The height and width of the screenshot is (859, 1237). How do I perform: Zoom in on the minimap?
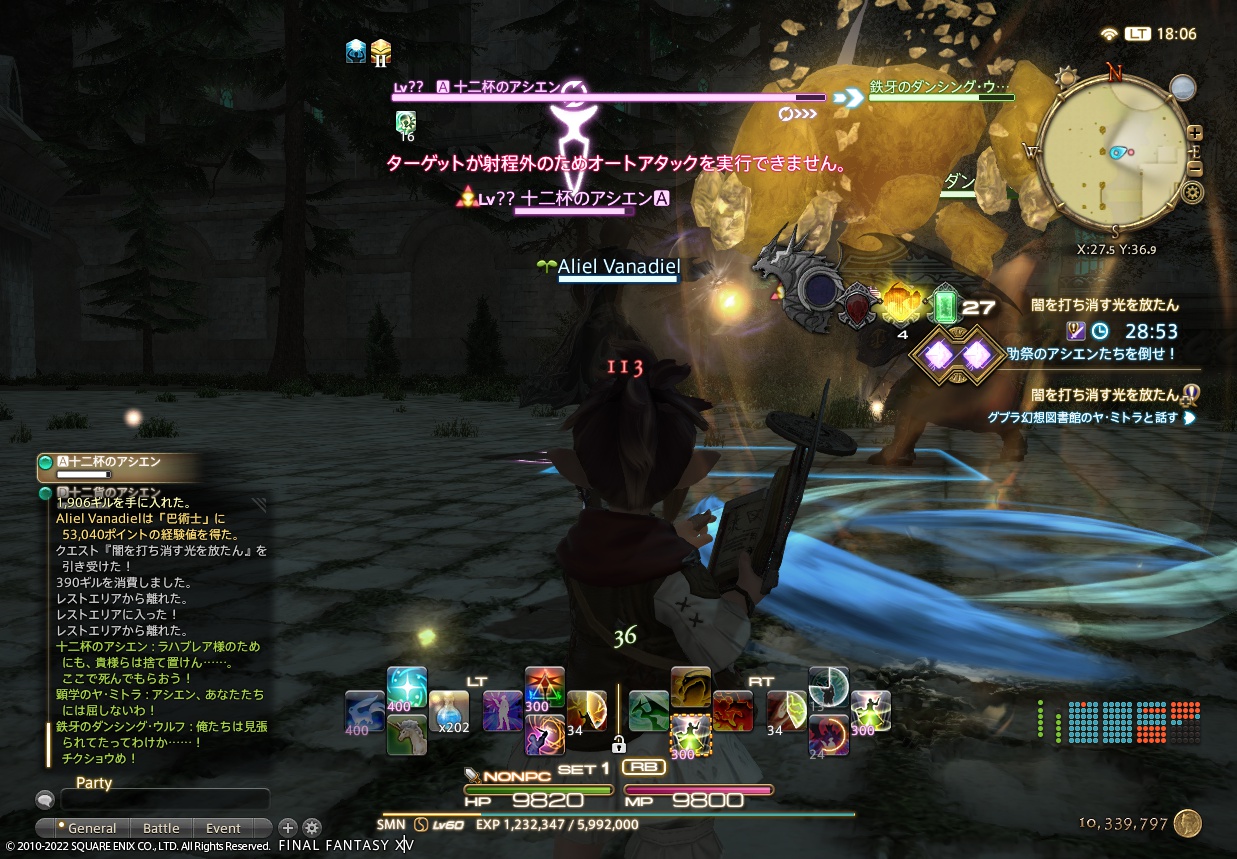[x=1195, y=133]
